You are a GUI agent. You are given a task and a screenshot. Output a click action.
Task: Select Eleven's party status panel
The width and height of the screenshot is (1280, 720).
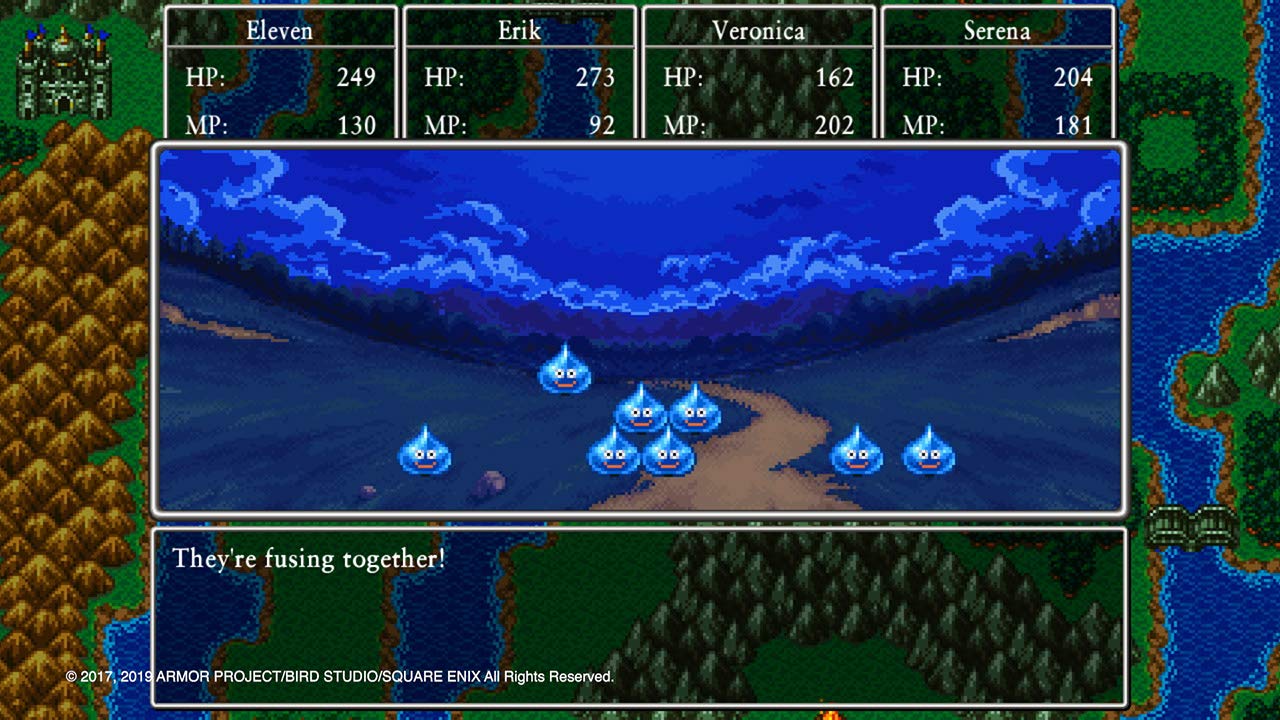pyautogui.click(x=281, y=74)
